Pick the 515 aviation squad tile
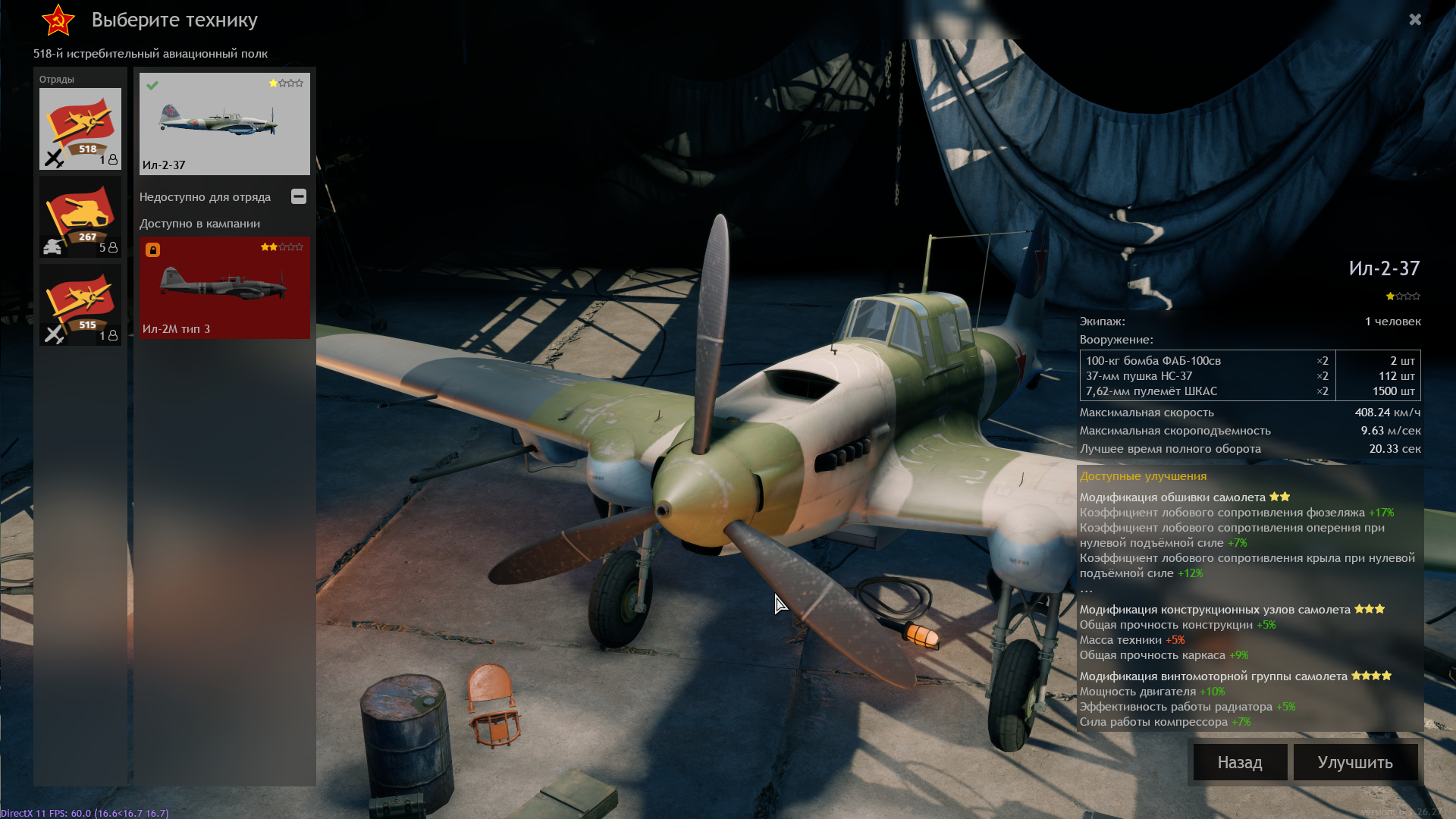1456x819 pixels. click(80, 305)
